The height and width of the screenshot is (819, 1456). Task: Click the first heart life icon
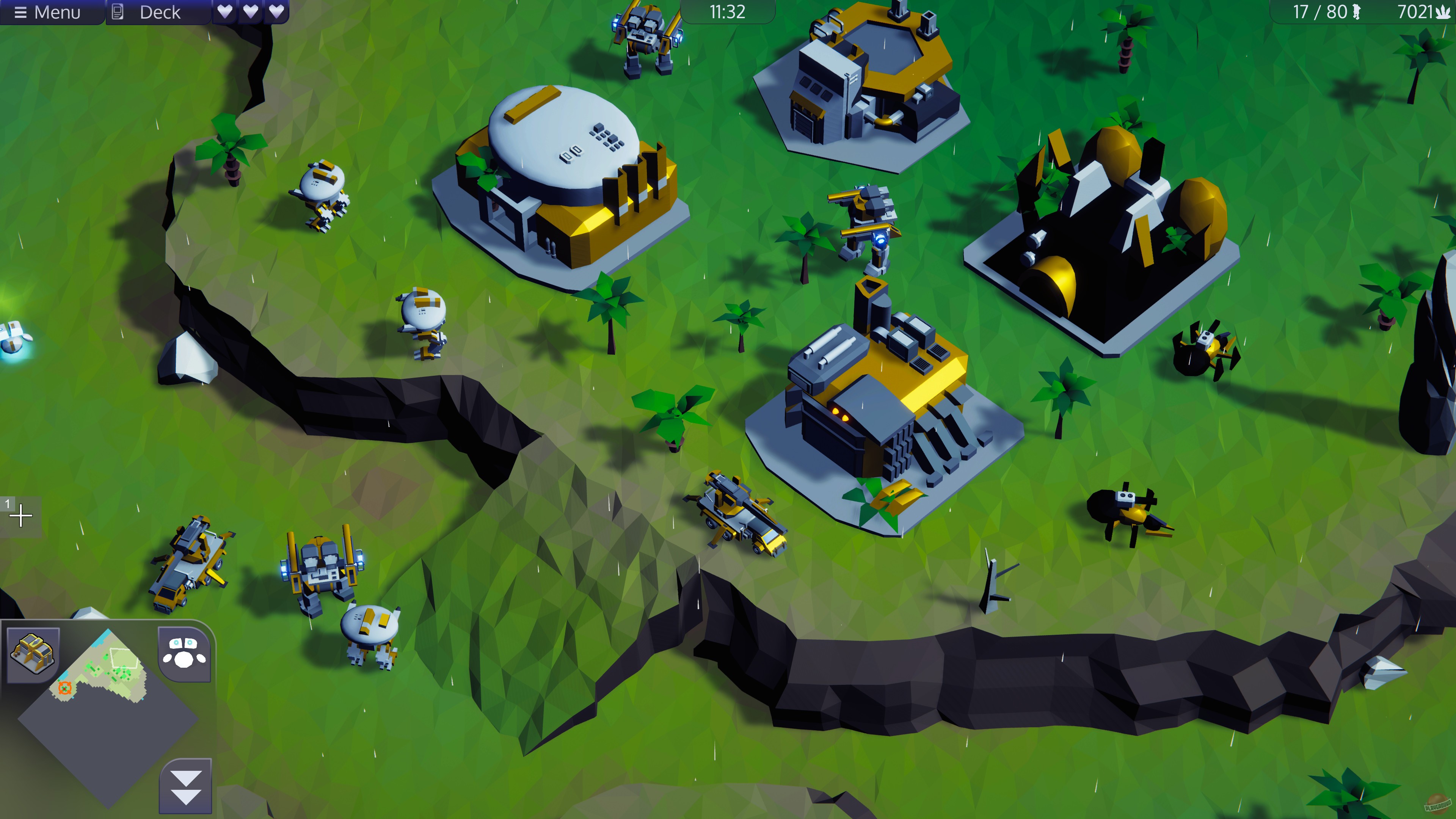226,13
